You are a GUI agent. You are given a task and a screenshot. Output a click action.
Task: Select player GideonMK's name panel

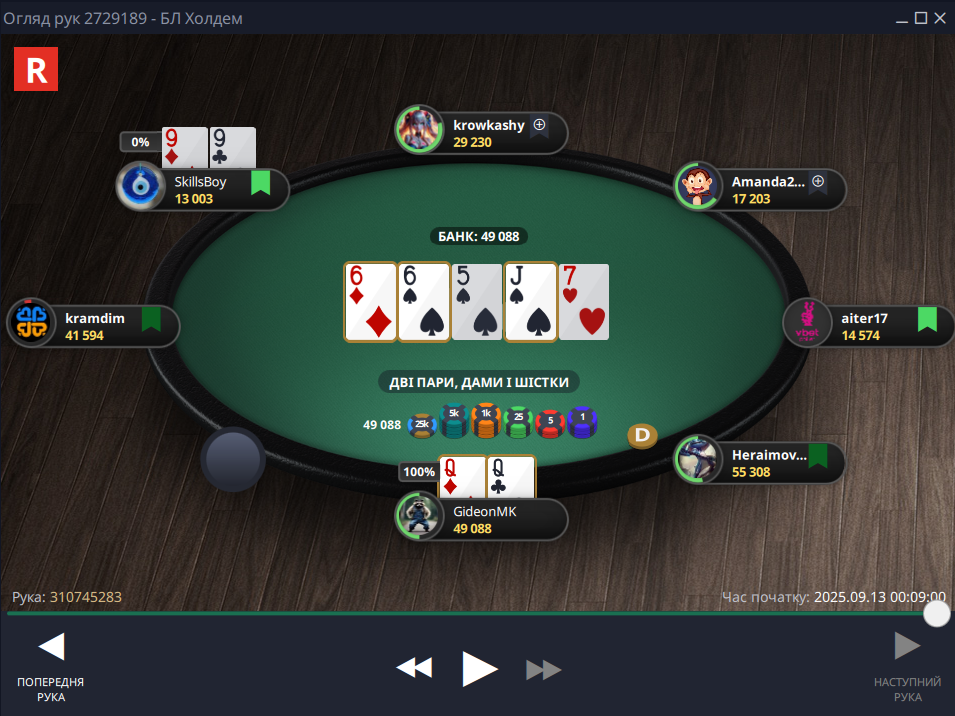pos(500,519)
